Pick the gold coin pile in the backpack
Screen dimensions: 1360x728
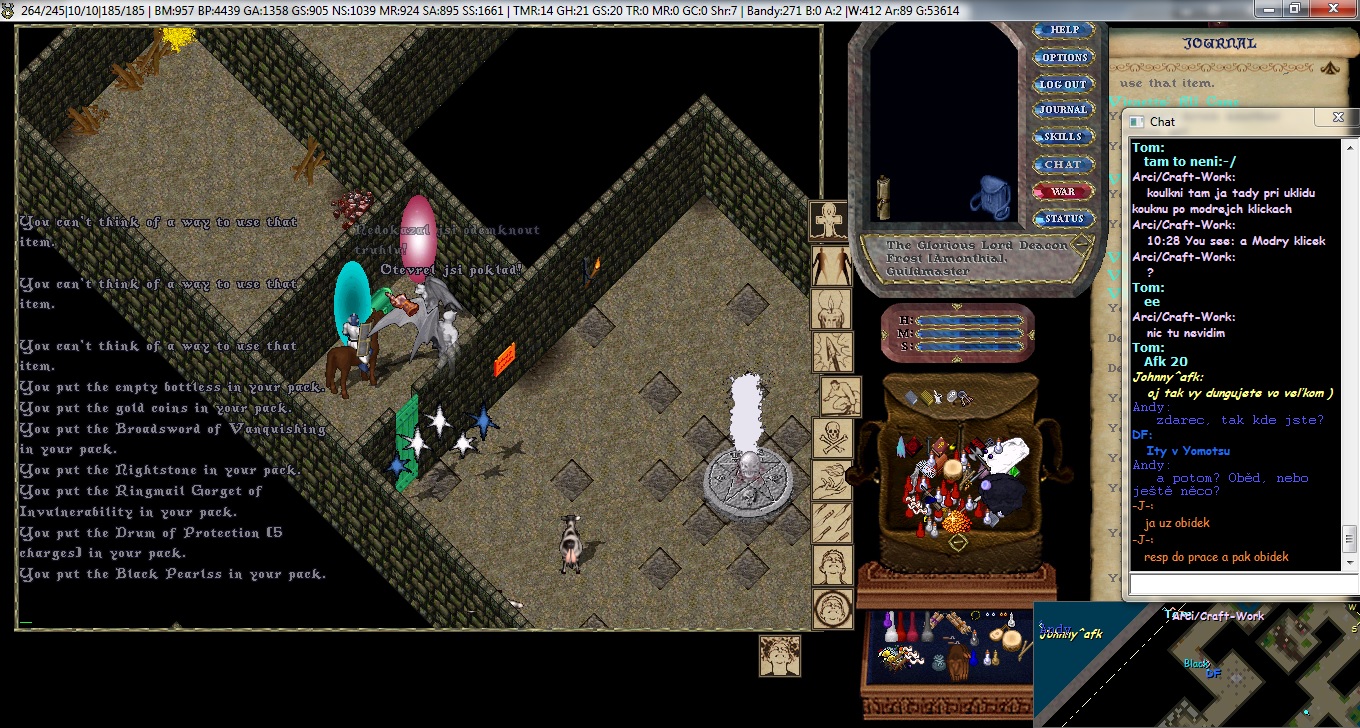coord(957,522)
